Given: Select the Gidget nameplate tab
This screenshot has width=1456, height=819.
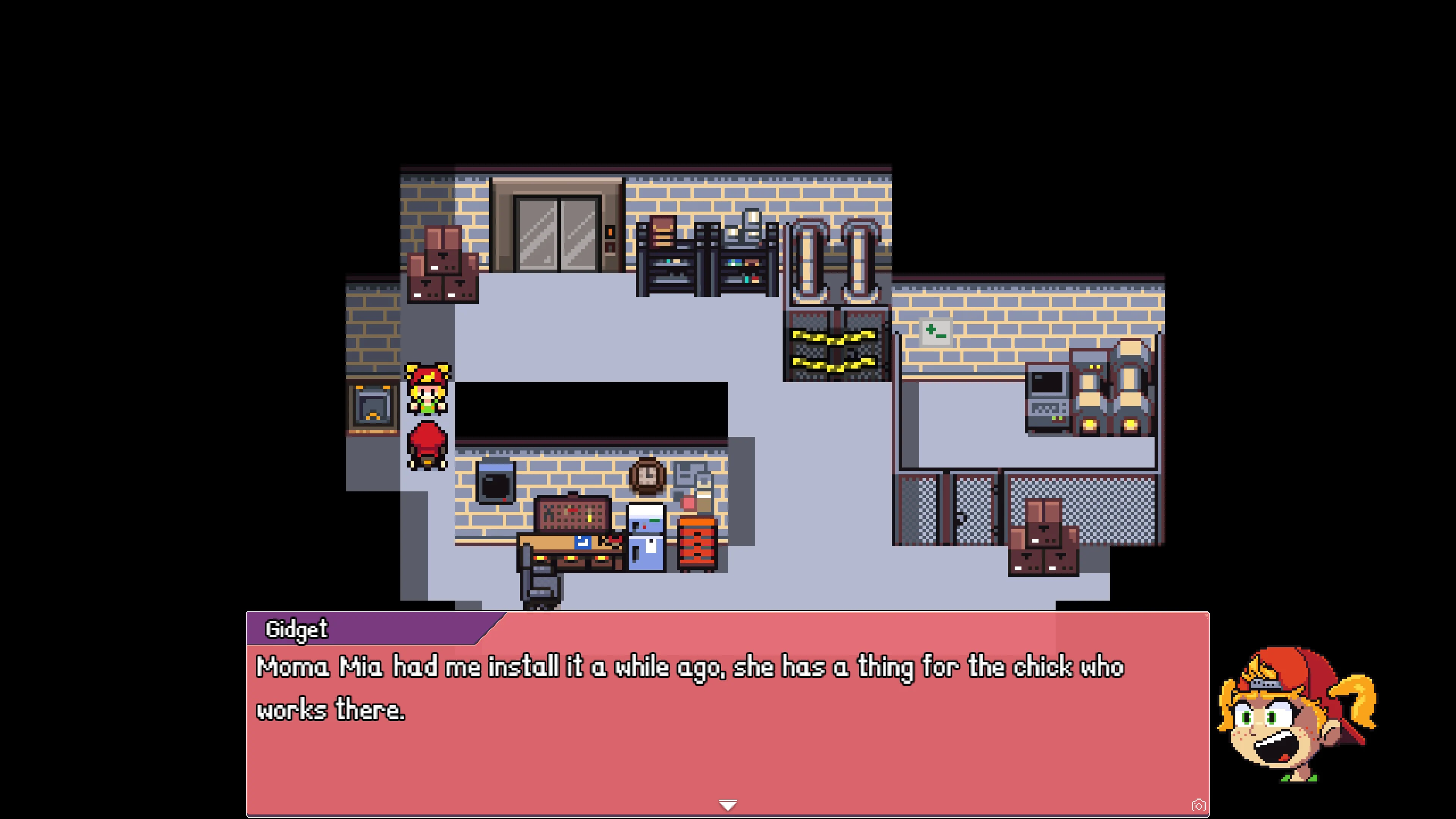Looking at the screenshot, I should 297,629.
